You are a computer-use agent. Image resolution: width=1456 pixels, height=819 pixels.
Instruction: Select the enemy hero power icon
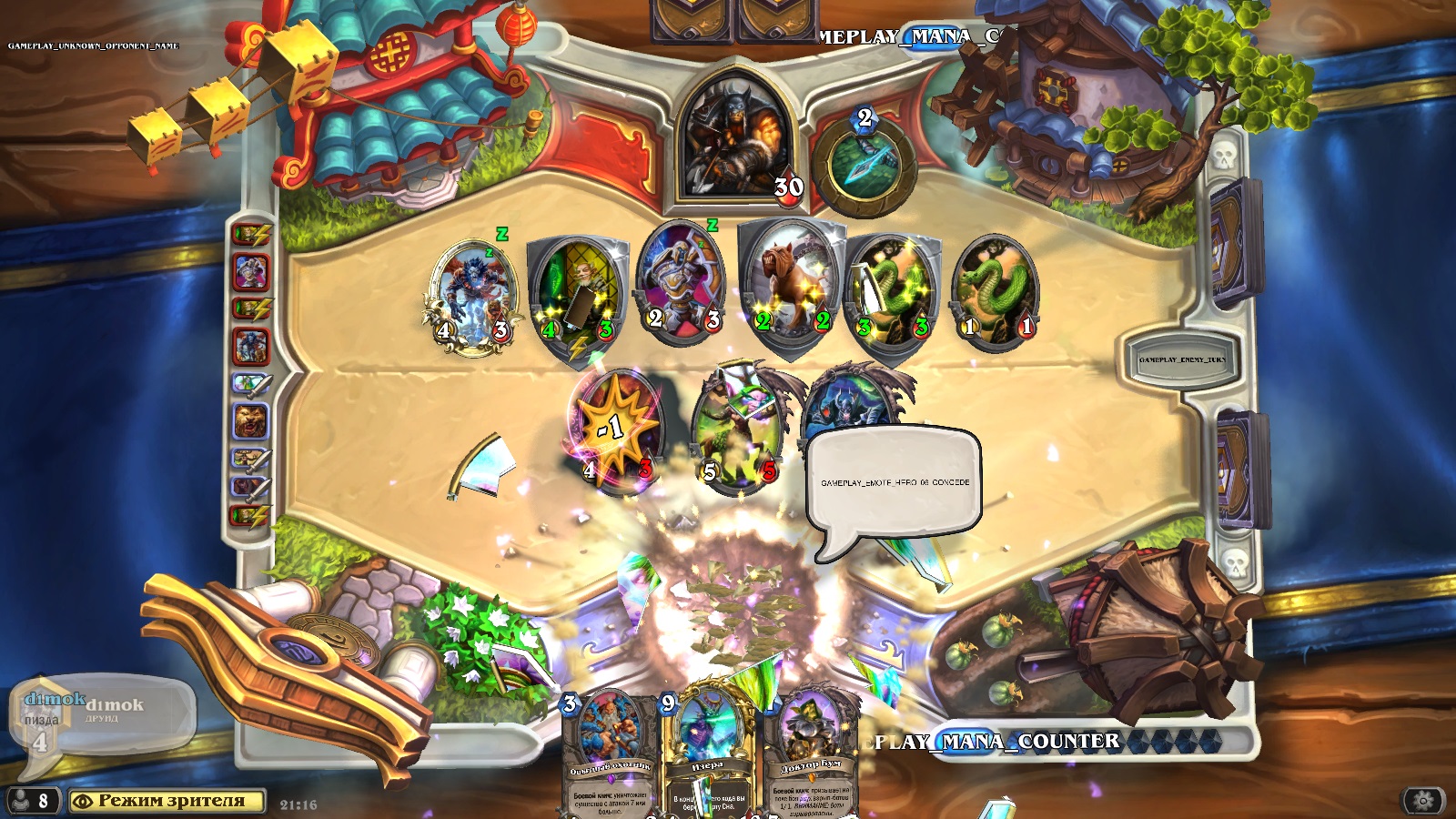[864, 164]
